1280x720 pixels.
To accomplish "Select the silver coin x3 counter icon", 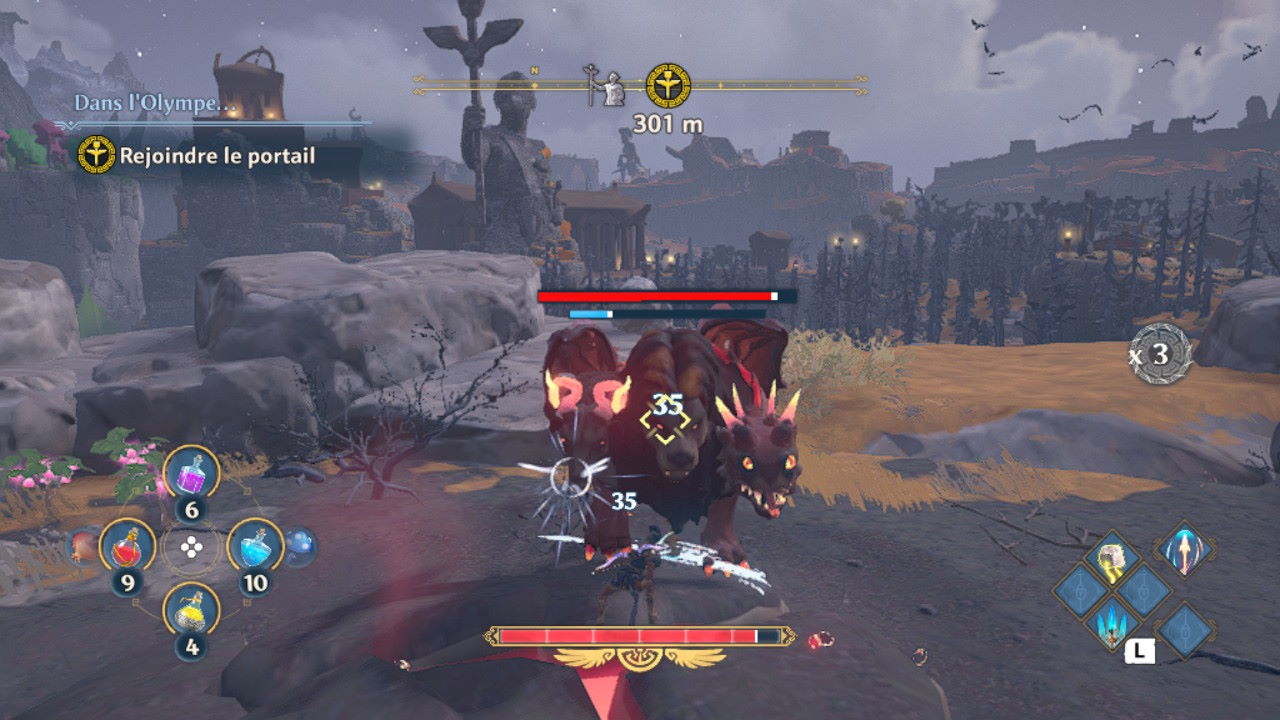I will pos(1162,355).
